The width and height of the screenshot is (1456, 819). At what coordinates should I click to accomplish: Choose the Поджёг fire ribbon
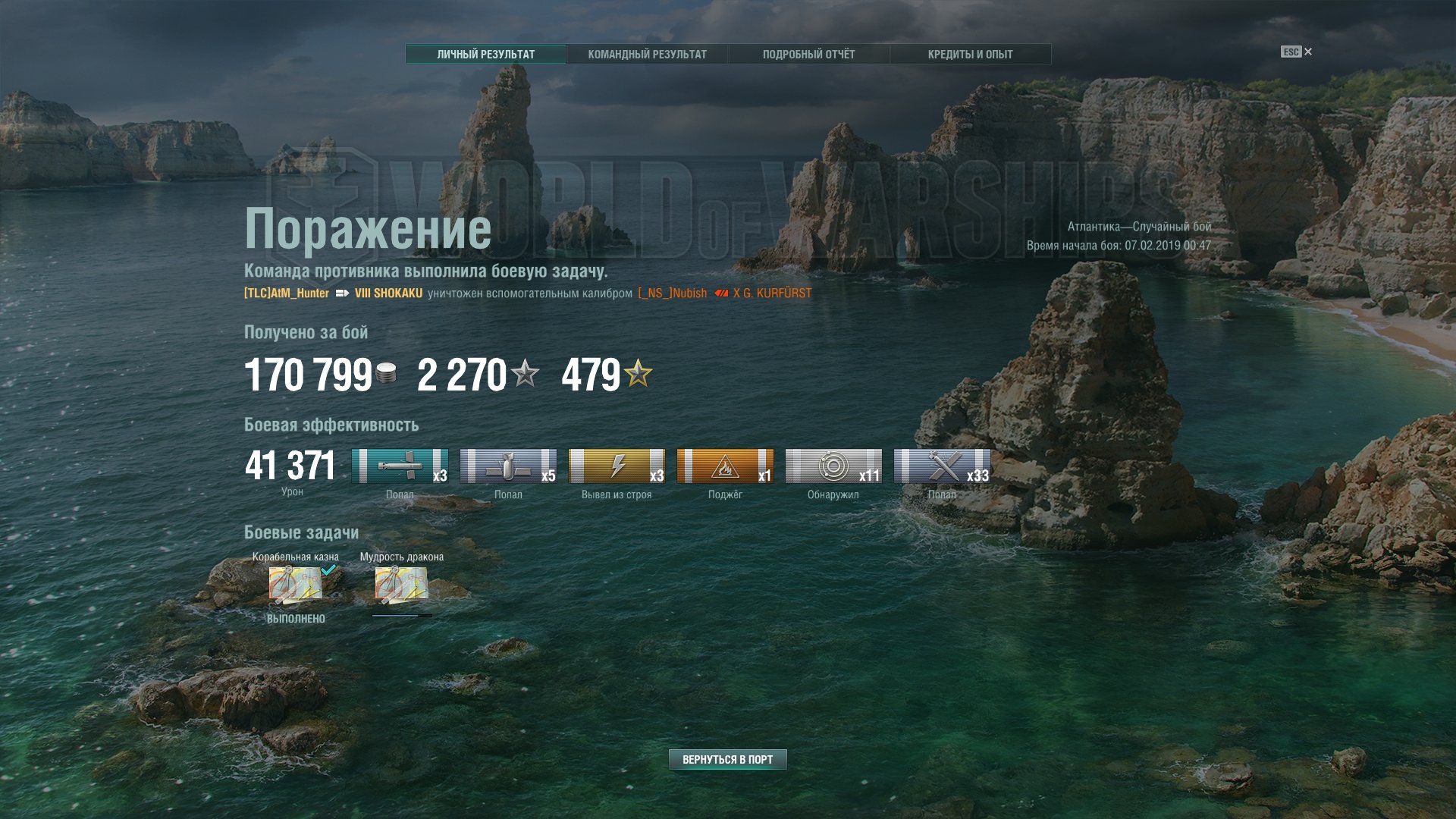725,466
